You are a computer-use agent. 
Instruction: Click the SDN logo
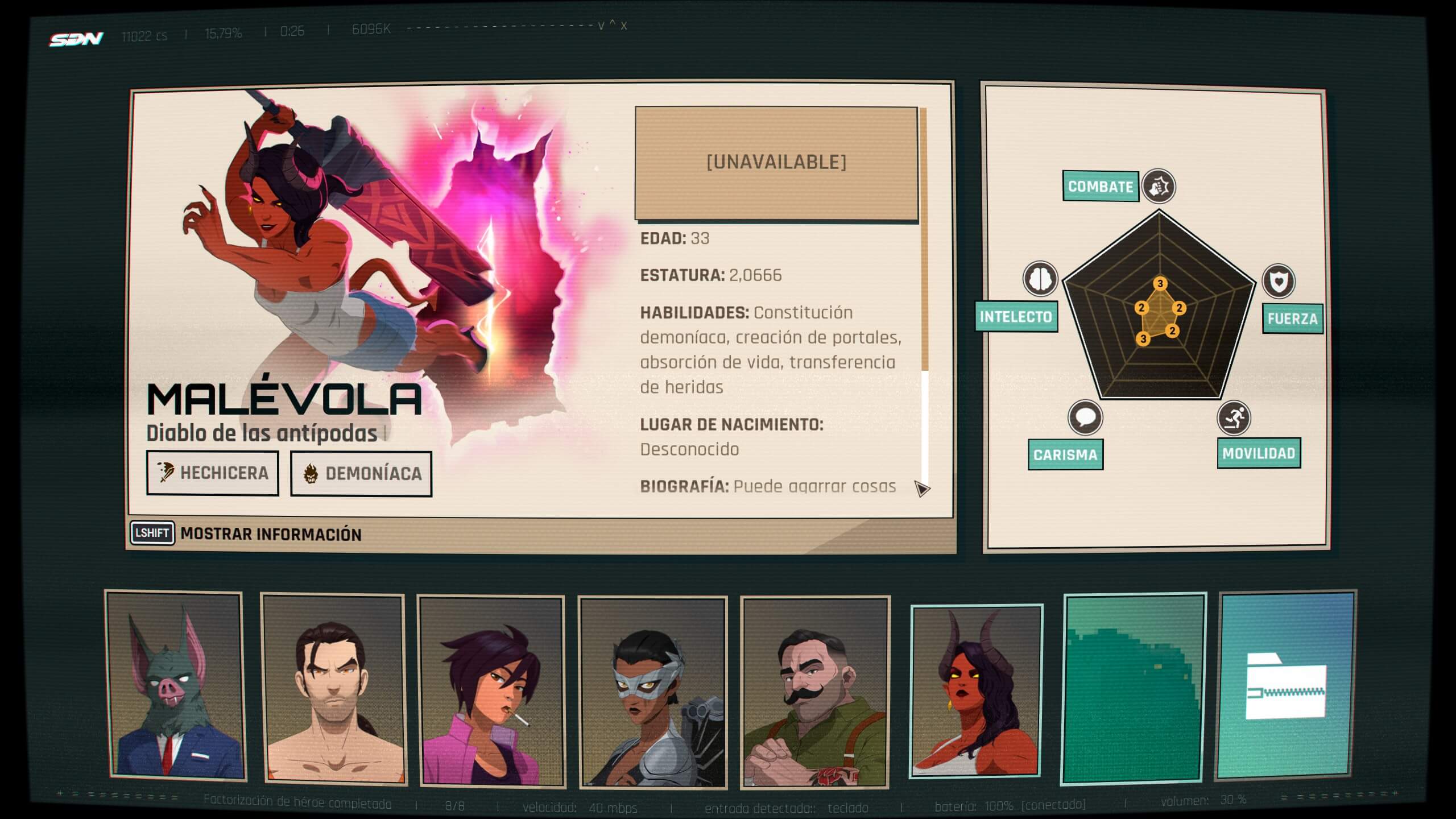(x=76, y=39)
